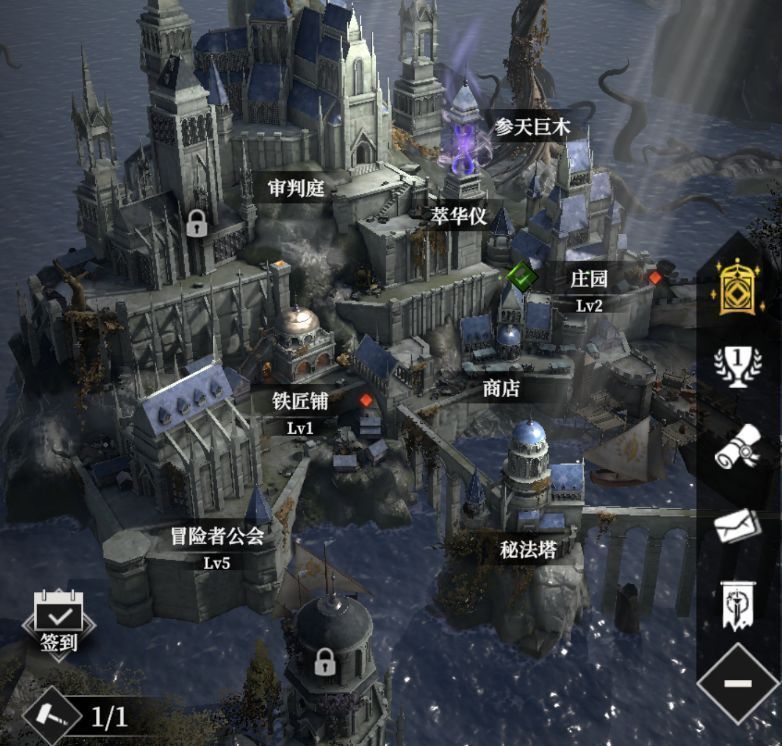The image size is (782, 746).
Task: Open the 庄园 manor
Action: click(x=588, y=278)
